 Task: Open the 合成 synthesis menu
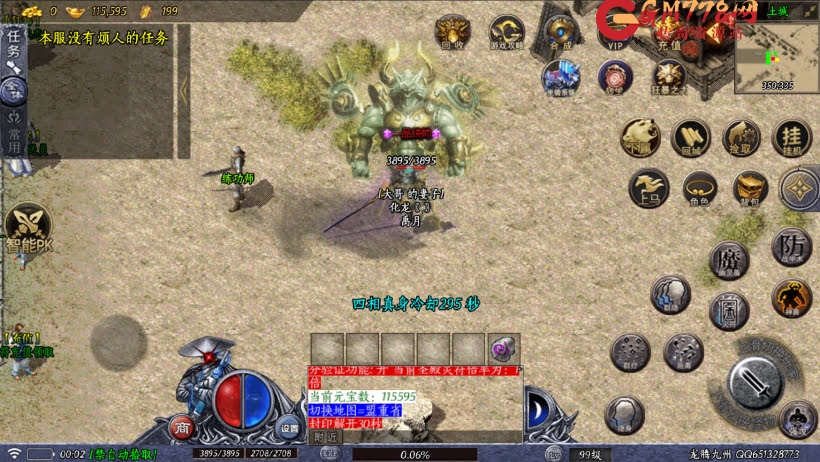coord(561,31)
